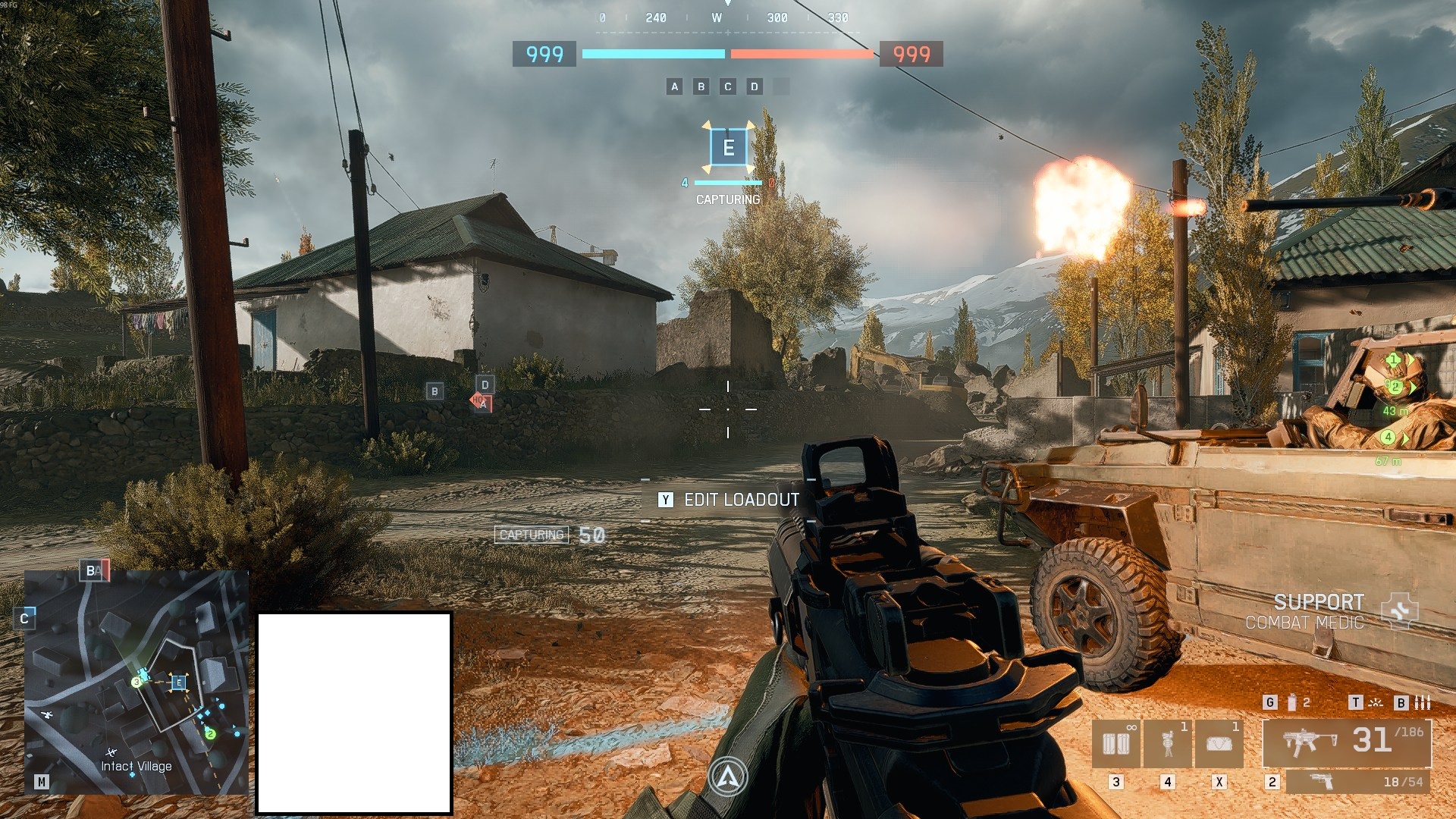The height and width of the screenshot is (819, 1456).
Task: Switch to the primary submachine gun slot
Action: [x=1347, y=743]
